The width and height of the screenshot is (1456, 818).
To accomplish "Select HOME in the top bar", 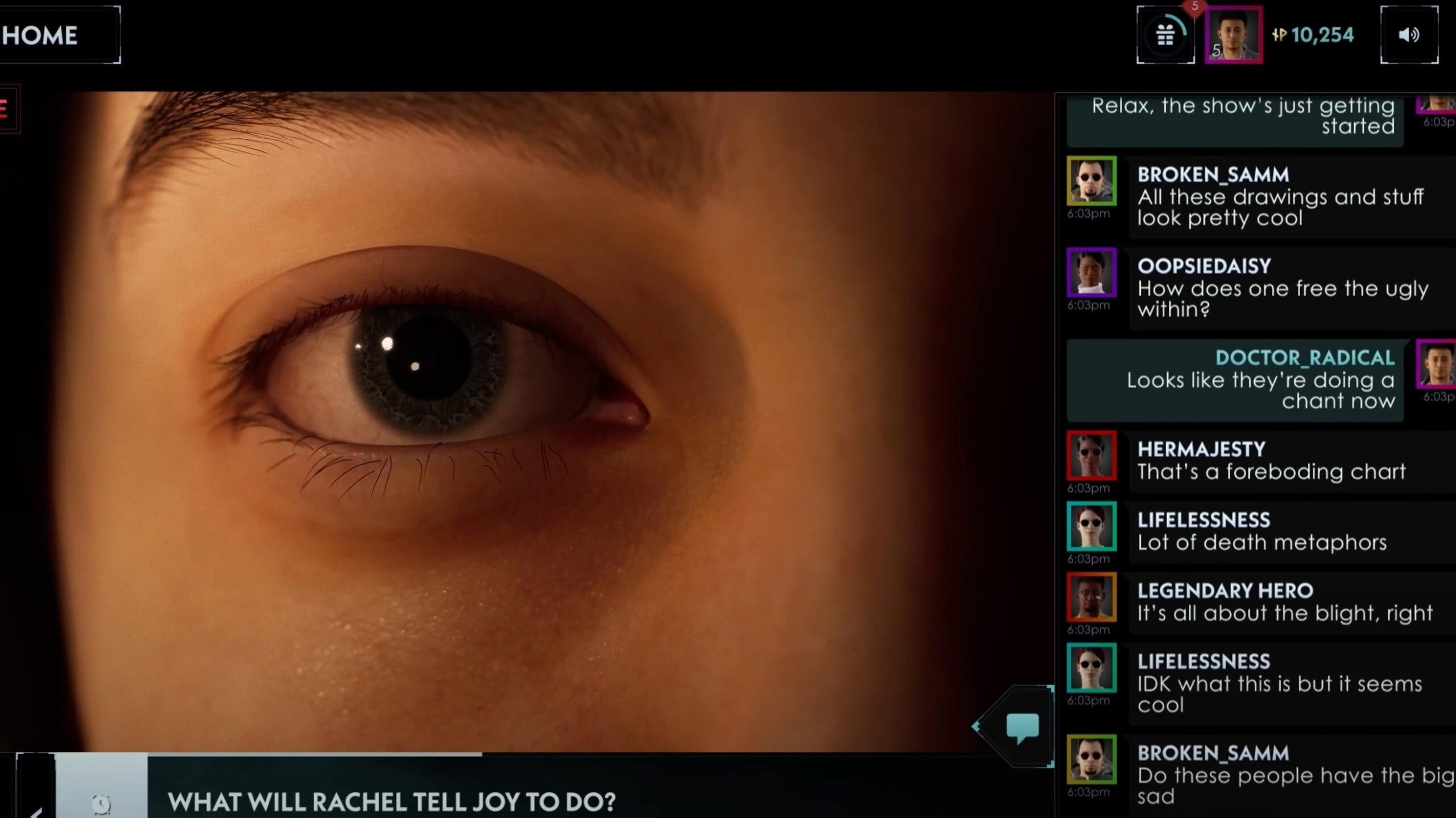I will coord(41,35).
